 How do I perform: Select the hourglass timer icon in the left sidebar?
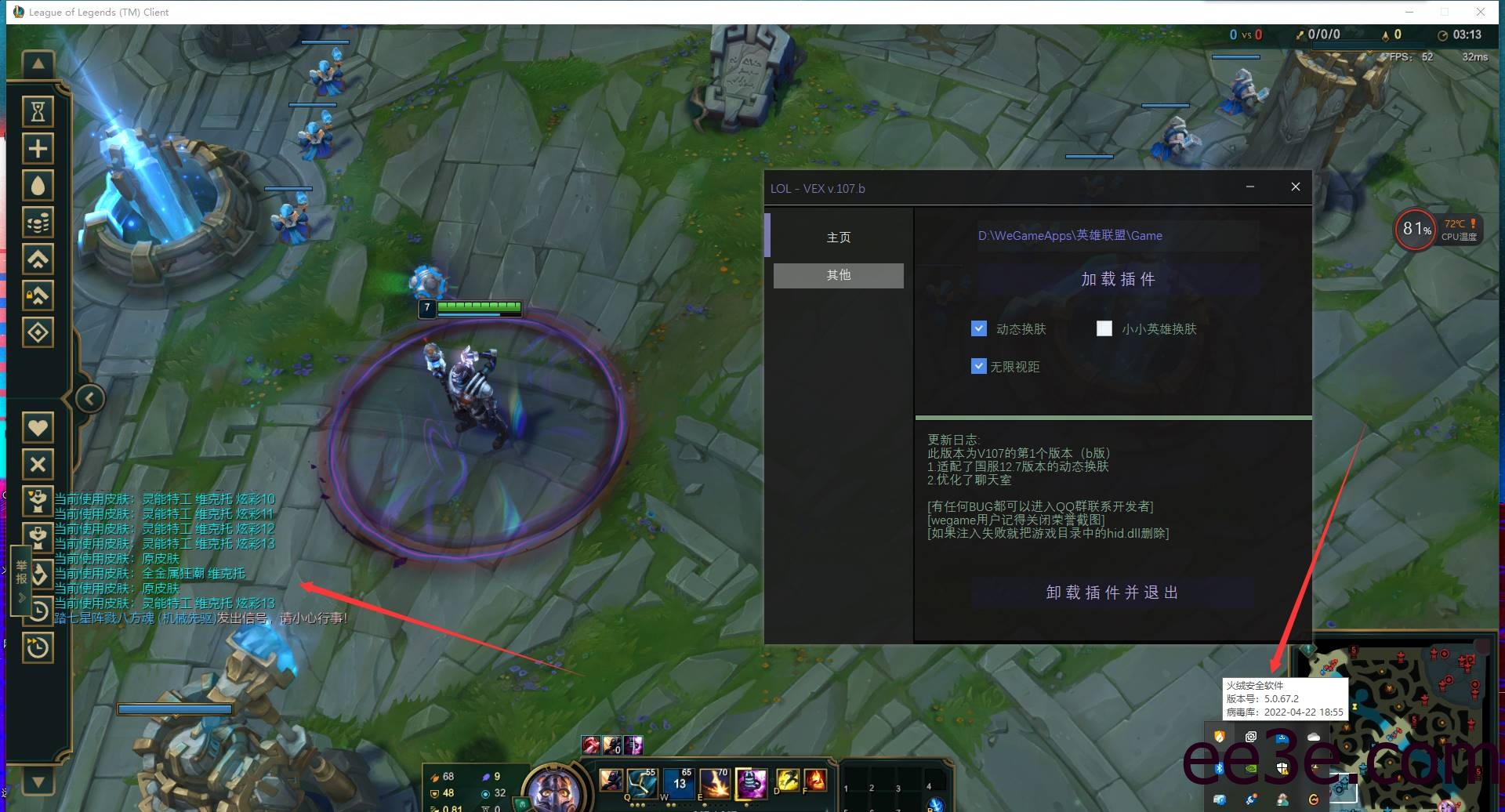click(38, 111)
